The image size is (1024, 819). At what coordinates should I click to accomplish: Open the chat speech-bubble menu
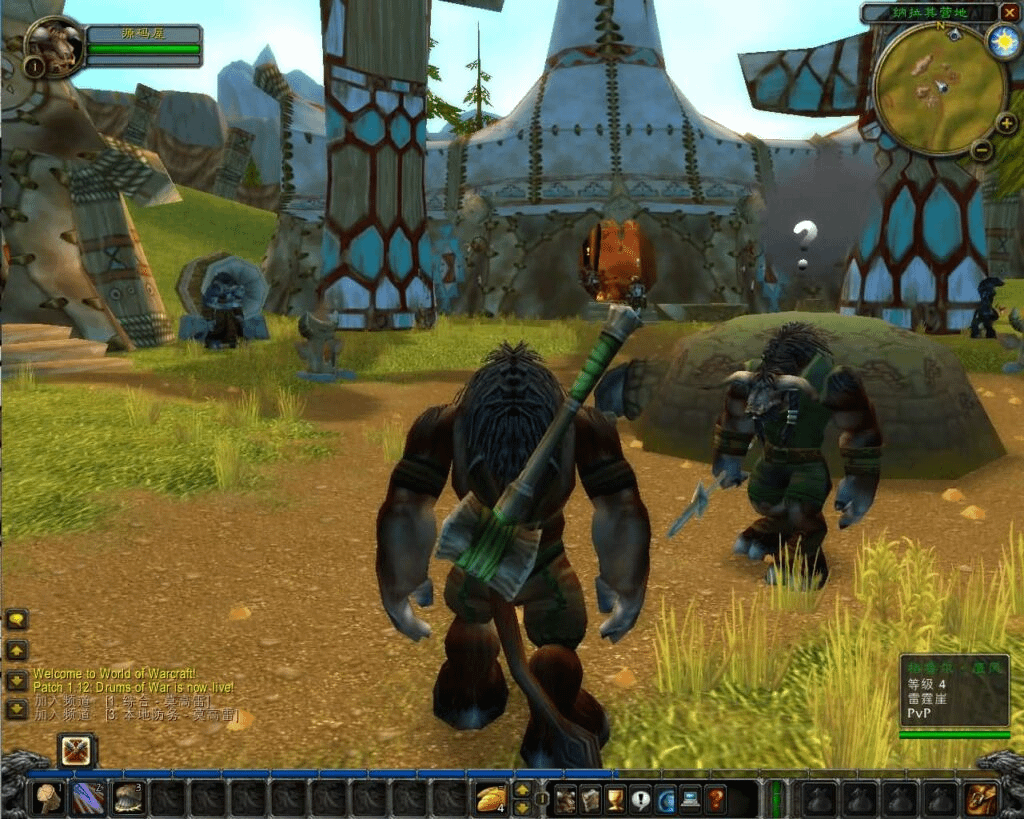(17, 620)
